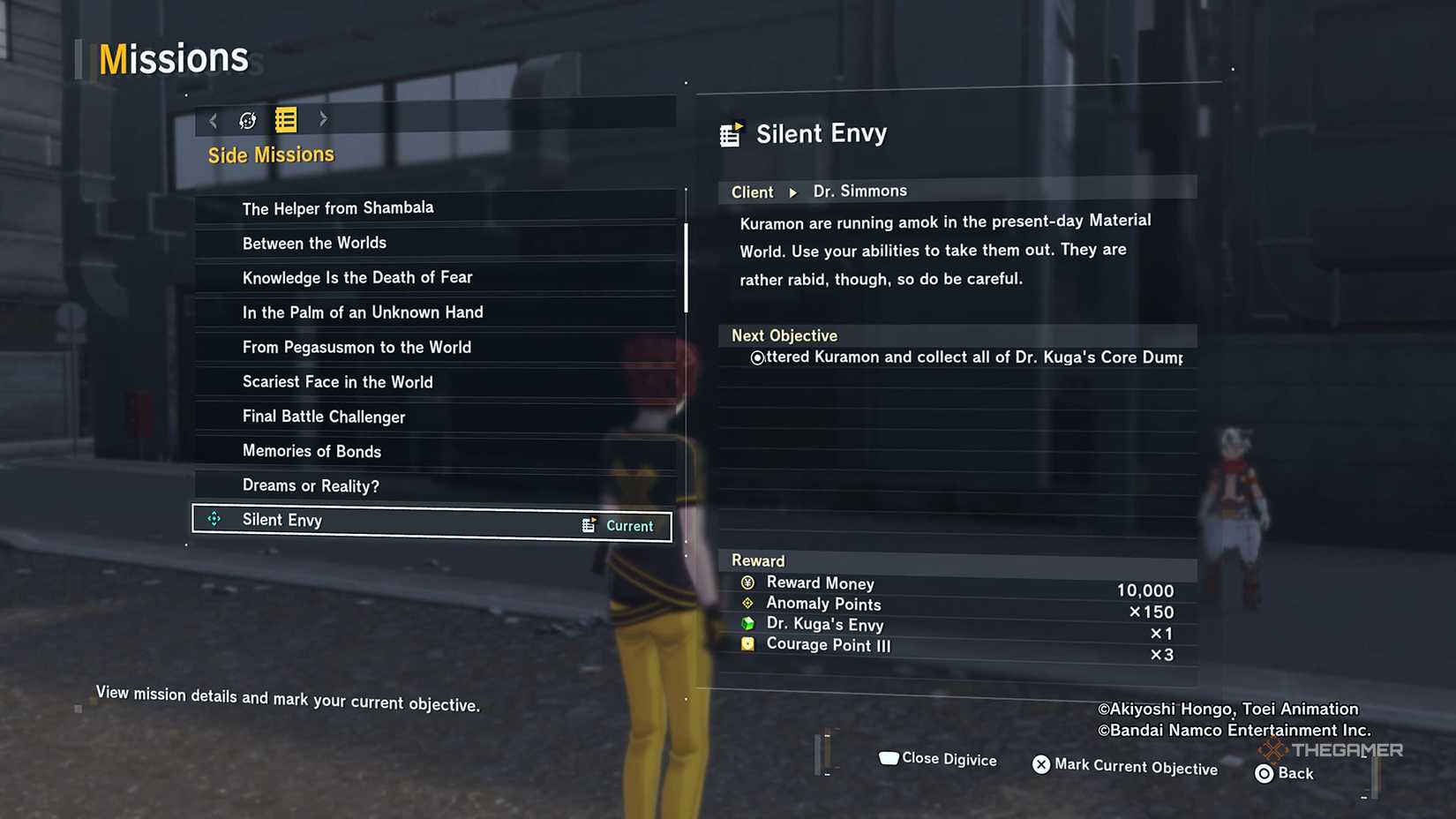Select the Side Missions list icon
1456x819 pixels.
285,120
